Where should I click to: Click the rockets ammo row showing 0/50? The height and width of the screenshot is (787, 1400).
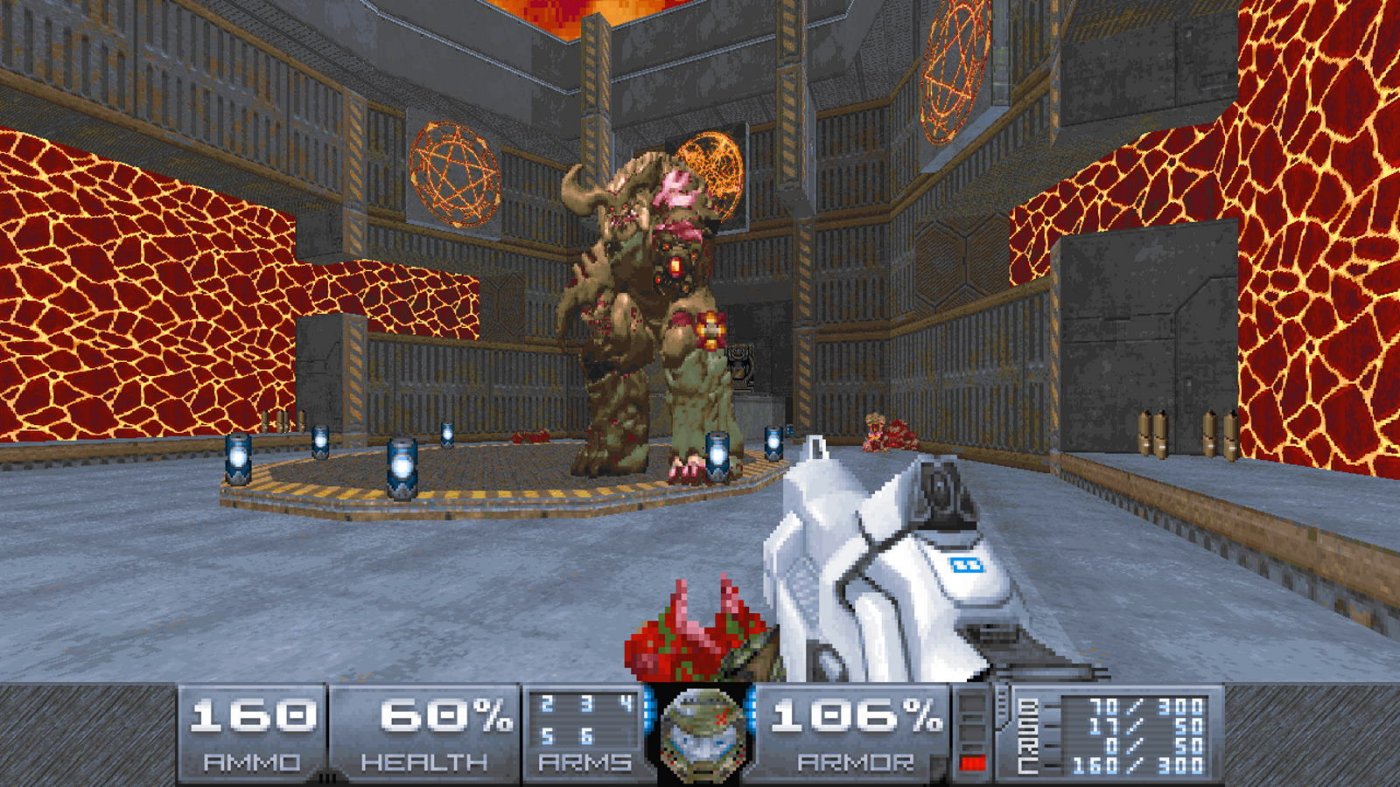coord(1140,745)
